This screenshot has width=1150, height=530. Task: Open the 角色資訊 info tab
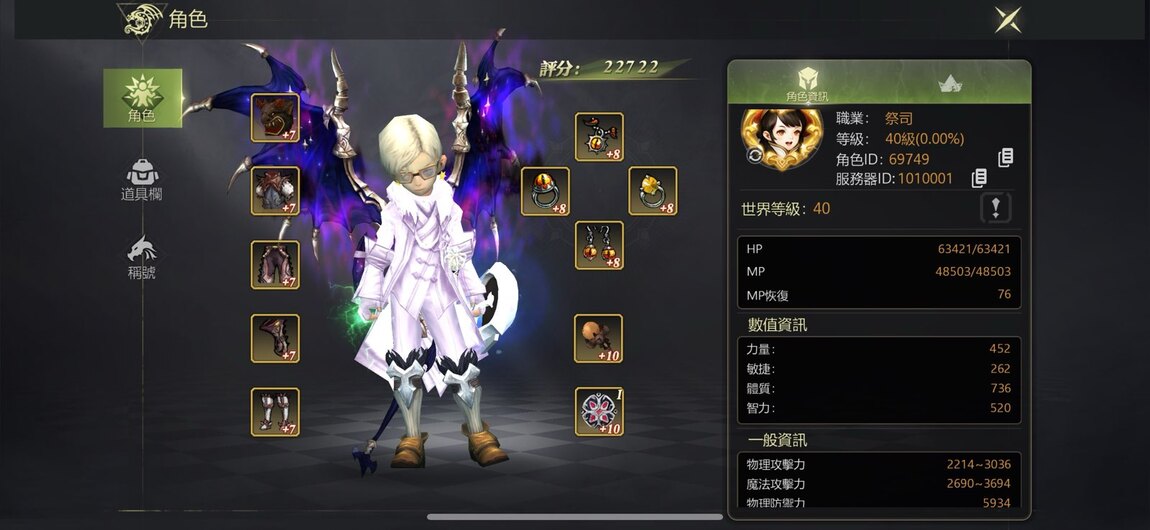[807, 84]
